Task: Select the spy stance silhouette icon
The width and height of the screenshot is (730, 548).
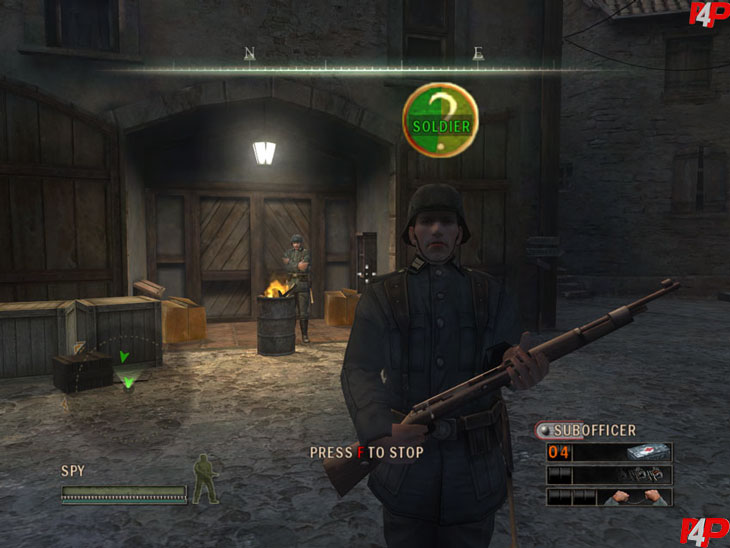Action: 205,478
